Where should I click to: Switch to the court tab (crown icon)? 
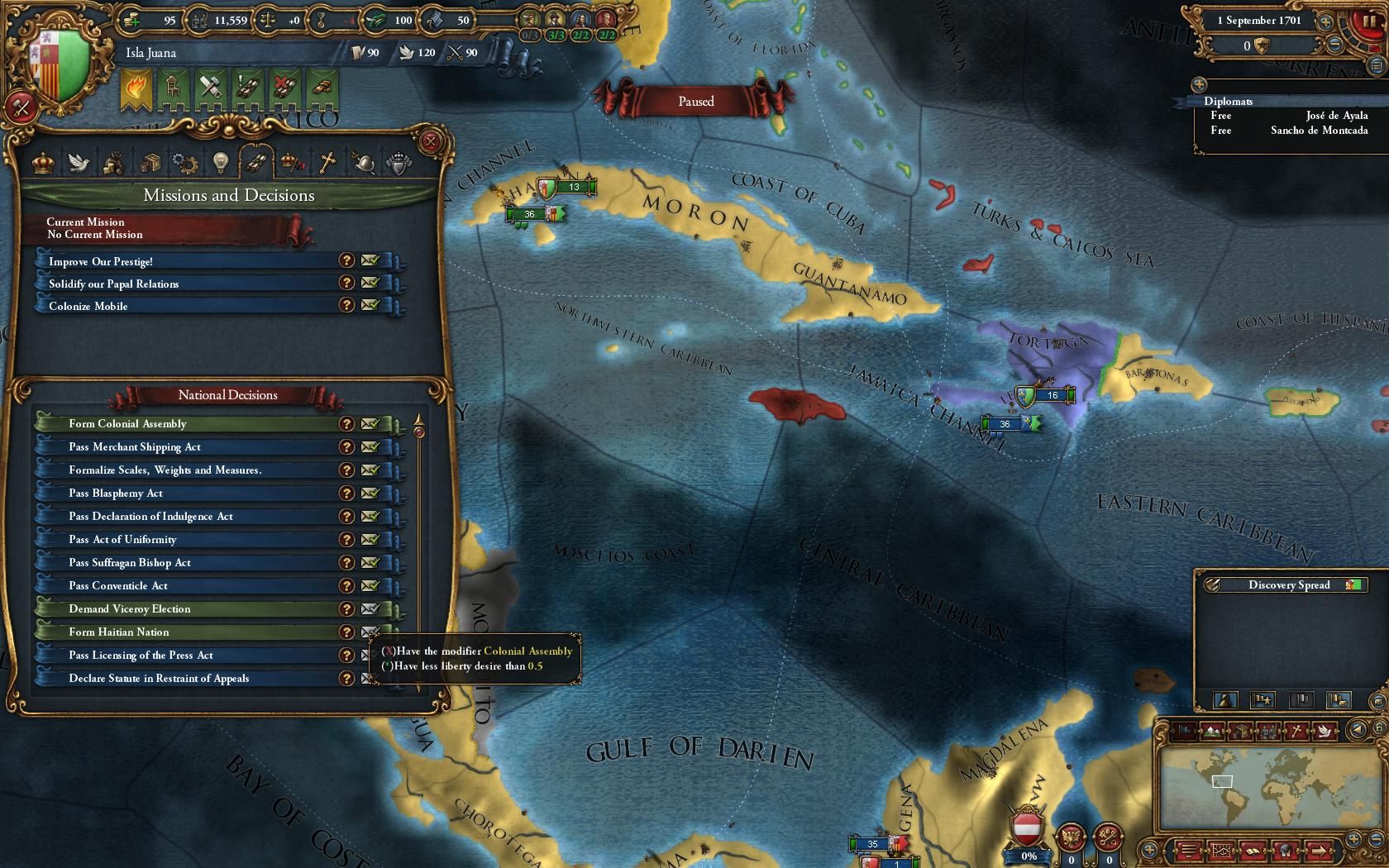[x=41, y=163]
